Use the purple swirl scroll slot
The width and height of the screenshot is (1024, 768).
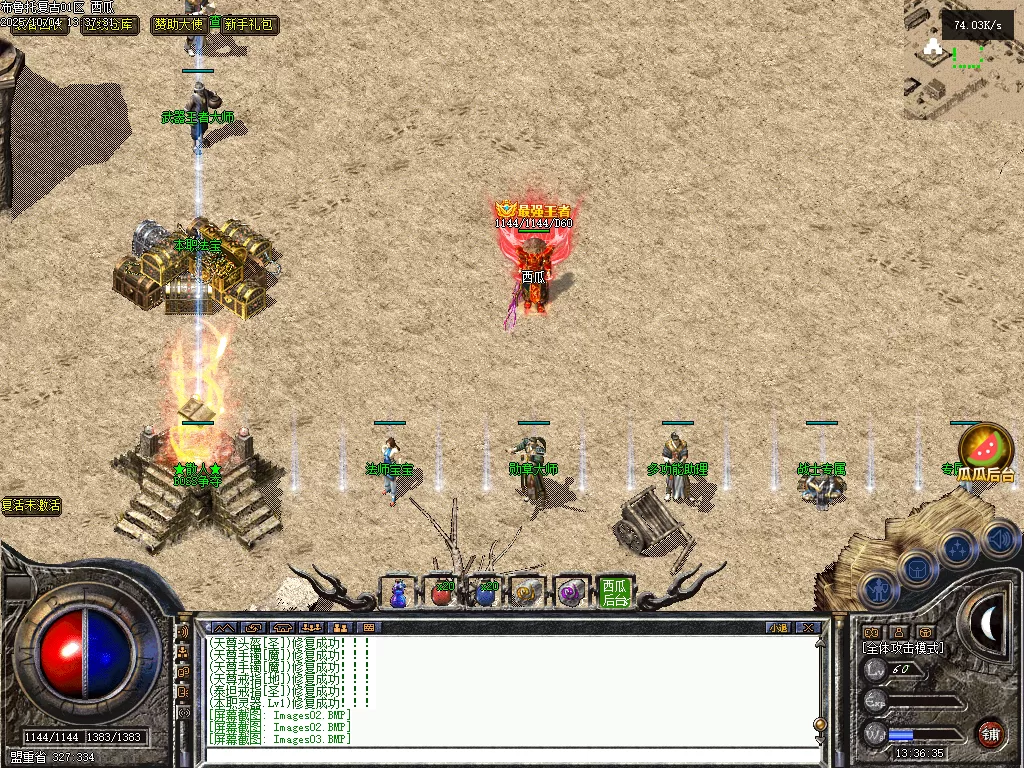571,593
